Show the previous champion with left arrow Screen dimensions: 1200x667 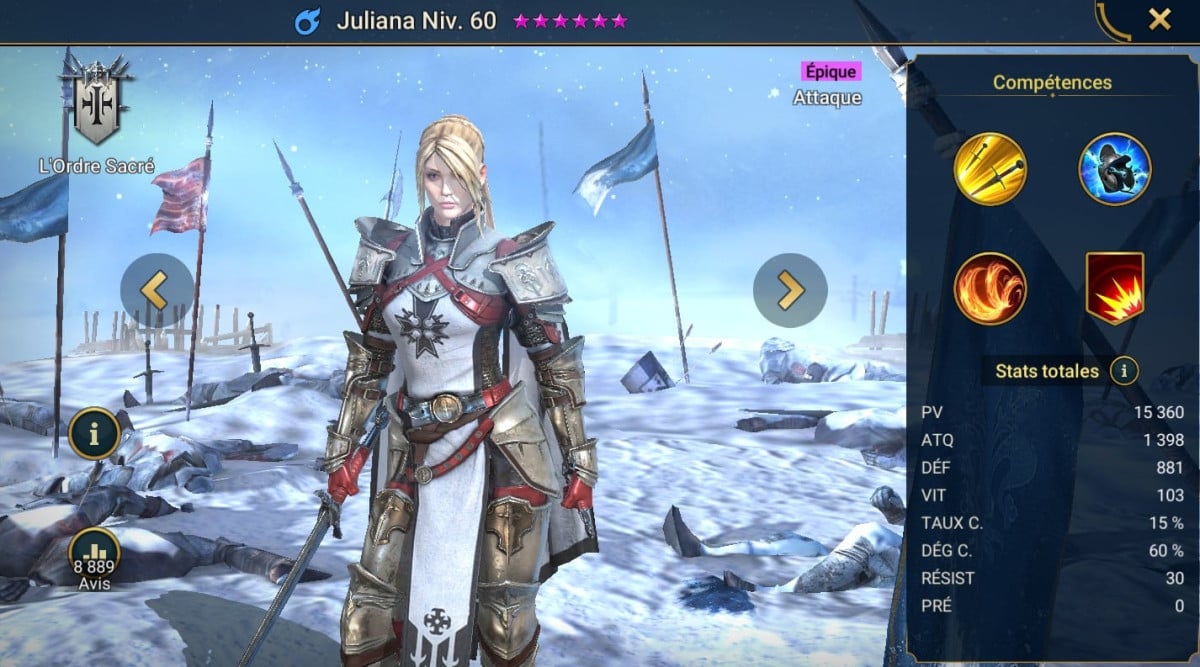tap(156, 290)
